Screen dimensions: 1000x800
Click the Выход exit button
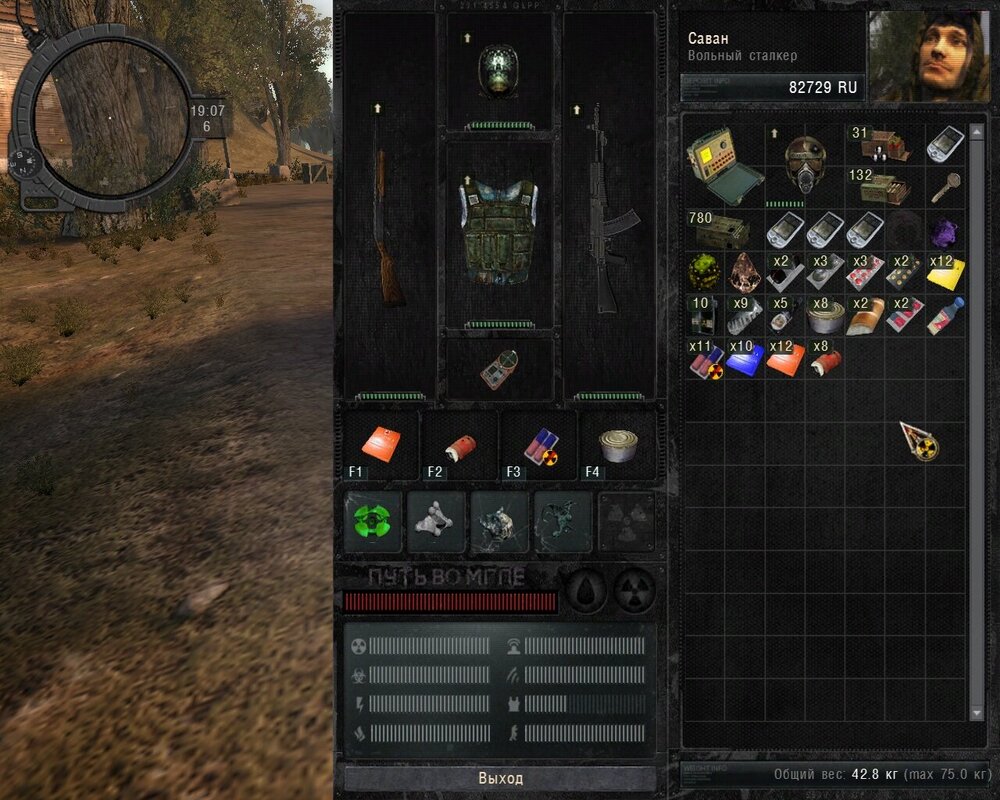point(500,778)
